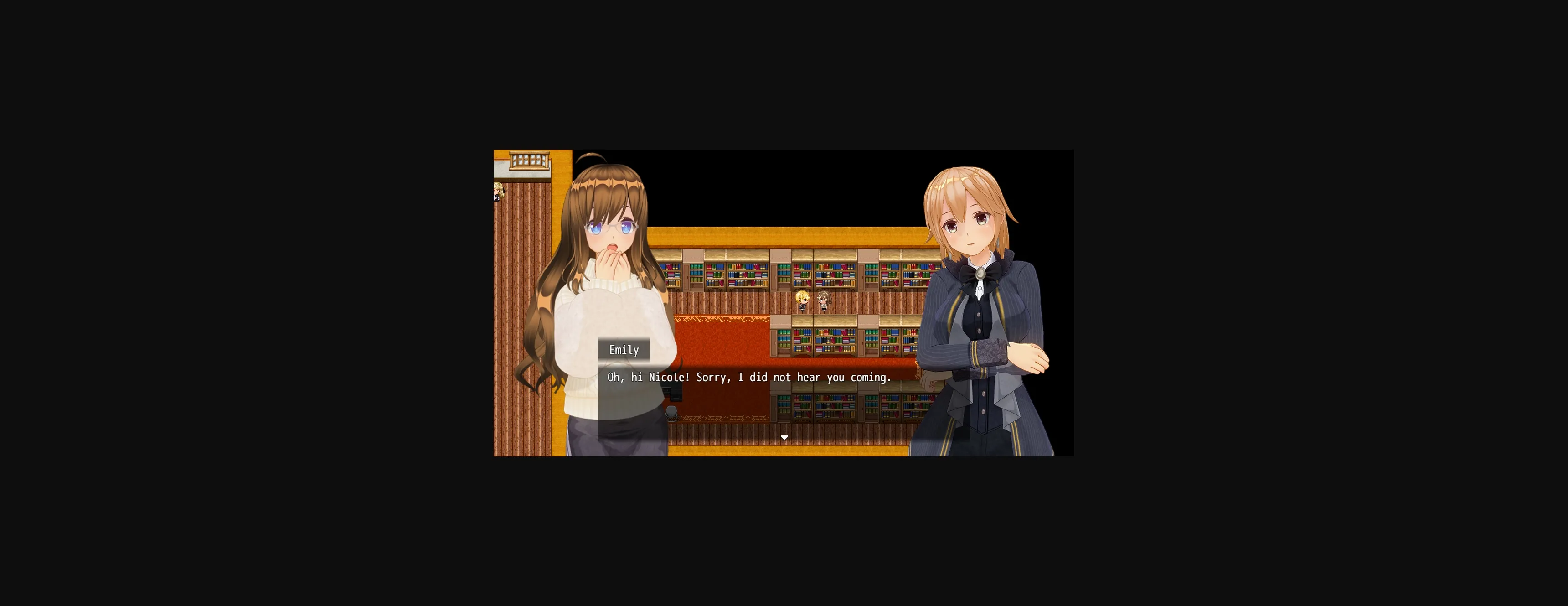This screenshot has height=606, width=1568.
Task: Click the text 'Oh, hi Nicole!'
Action: pyautogui.click(x=642, y=378)
